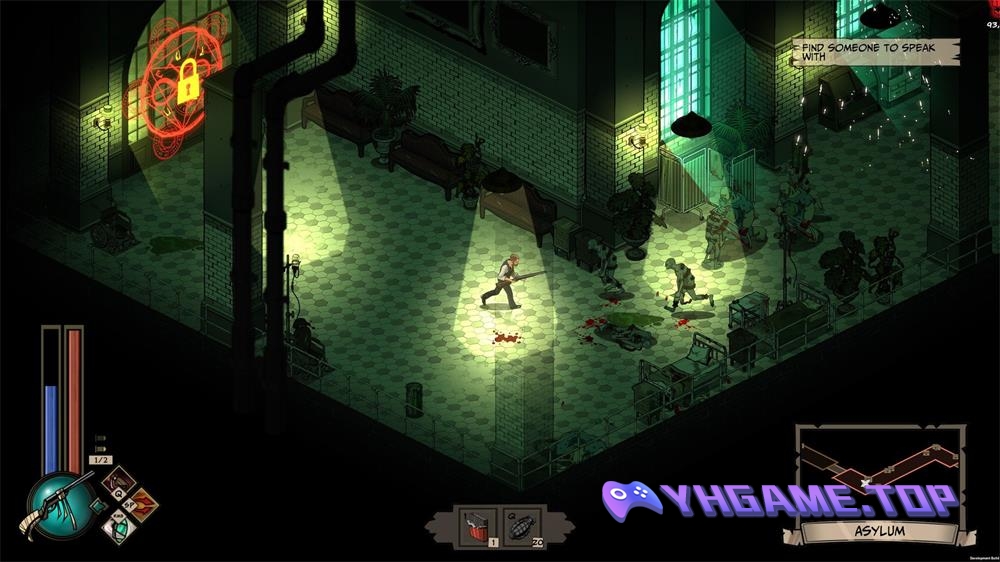This screenshot has width=1000, height=562.
Task: Click the YHGAME.TOP watermark logo
Action: point(780,500)
